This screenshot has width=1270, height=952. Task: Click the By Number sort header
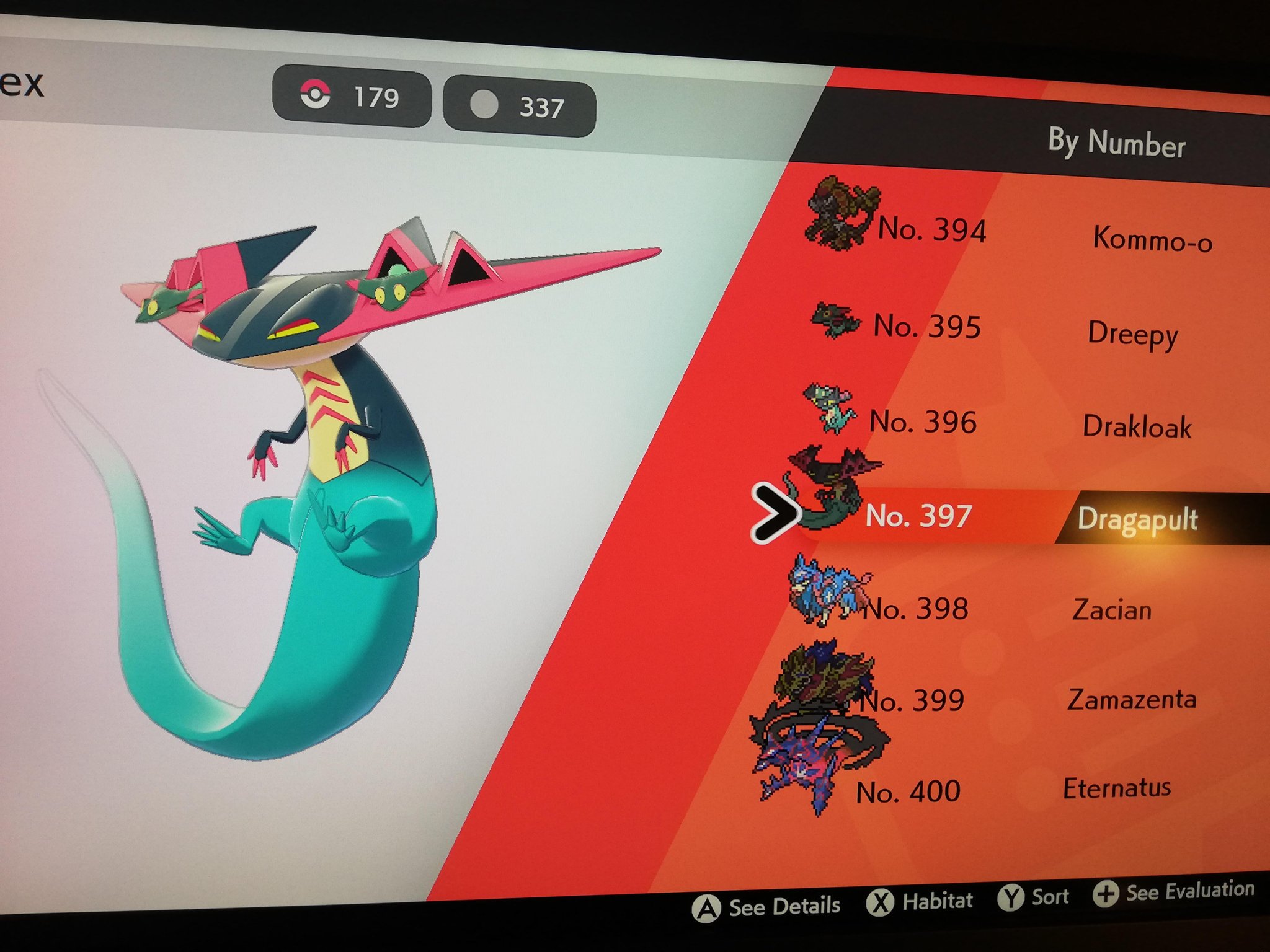[1116, 143]
